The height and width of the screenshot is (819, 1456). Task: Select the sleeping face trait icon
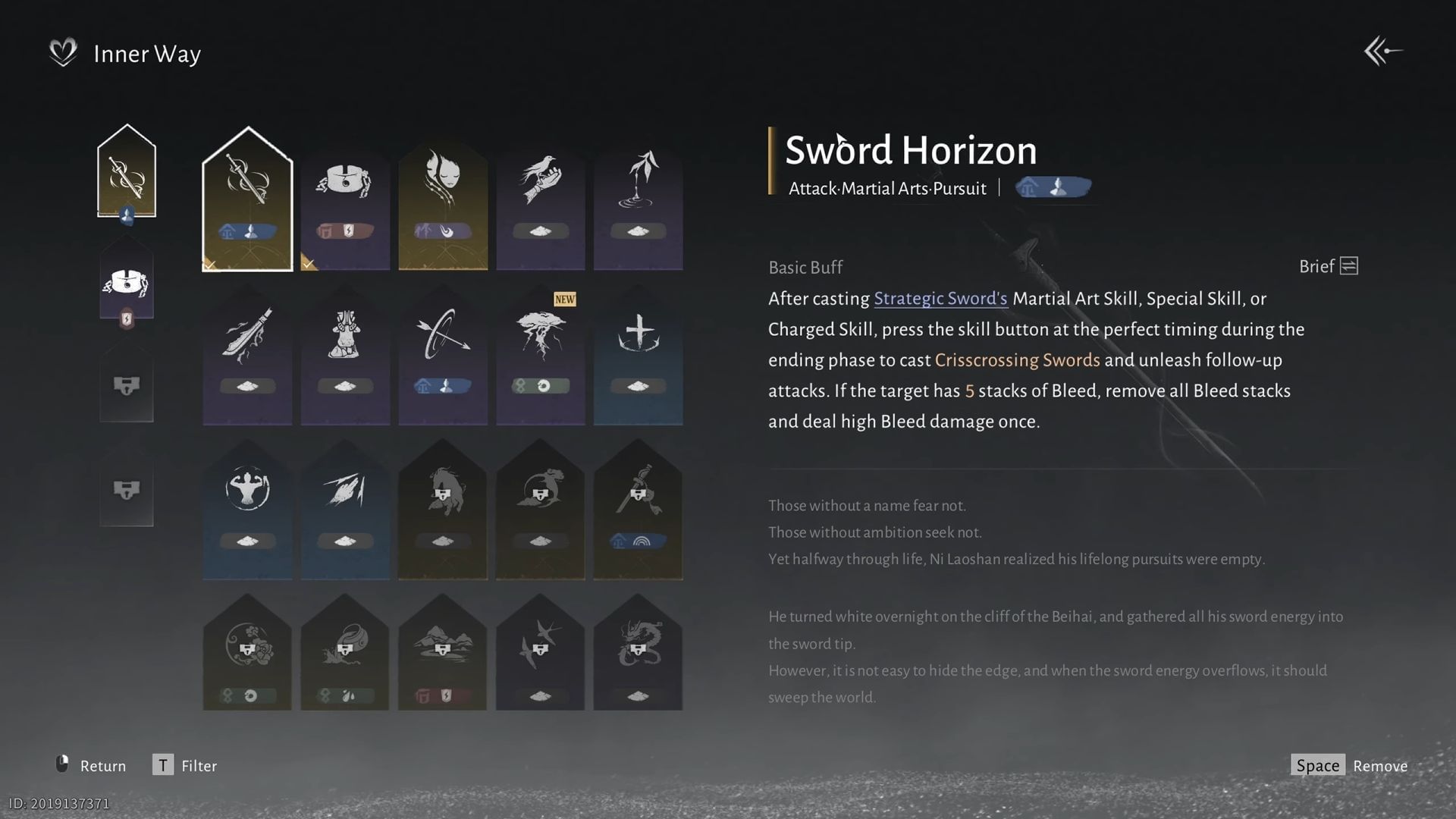443,193
